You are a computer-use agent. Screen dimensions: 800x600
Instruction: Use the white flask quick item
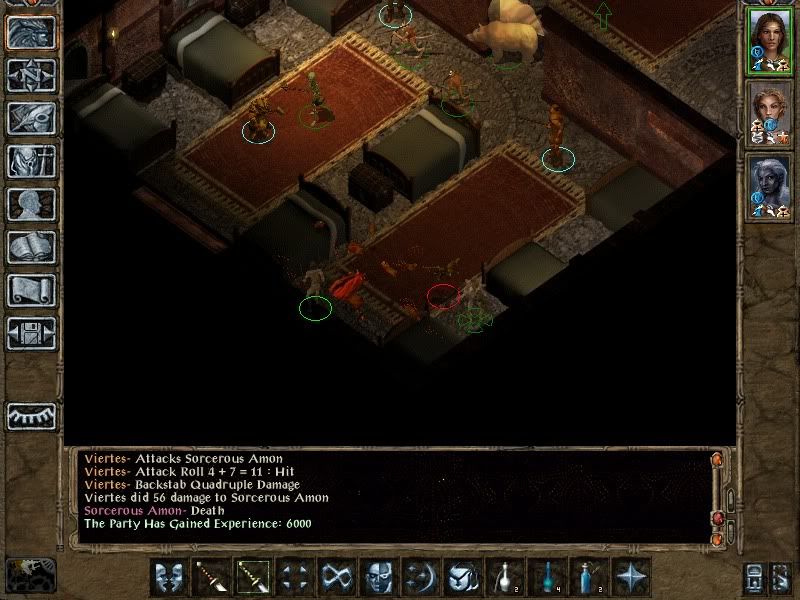[505, 577]
